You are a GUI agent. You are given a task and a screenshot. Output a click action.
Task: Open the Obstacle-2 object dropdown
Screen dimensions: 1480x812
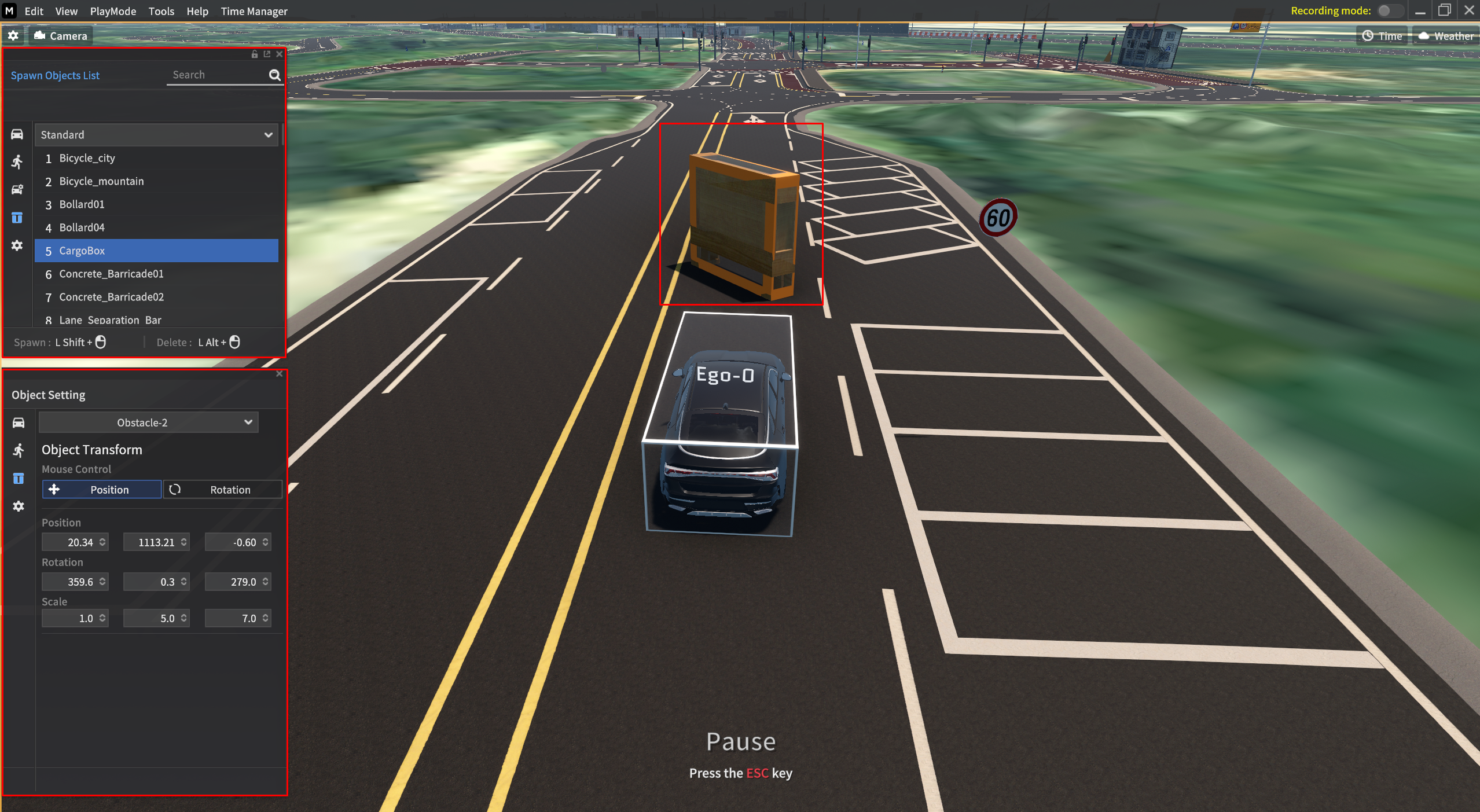click(x=148, y=422)
